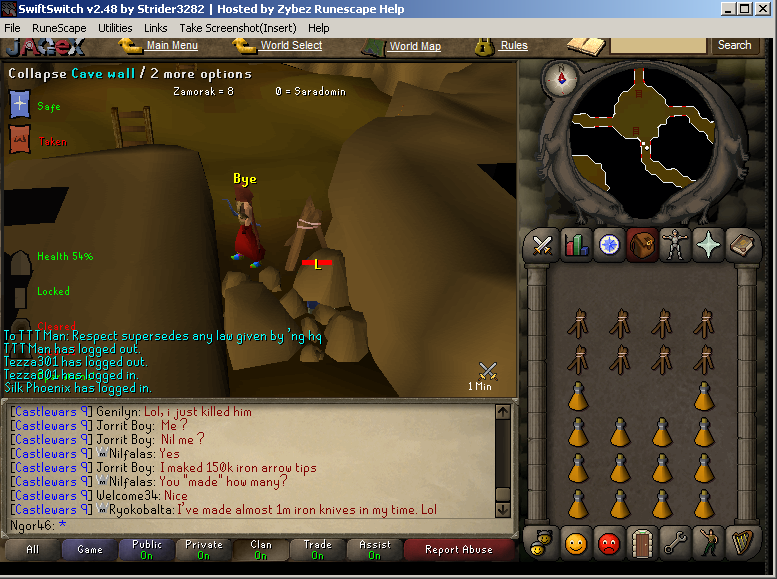Screen dimensions: 777x579
Task: Open the Combat Options crossed-swords tab
Action: pos(543,244)
